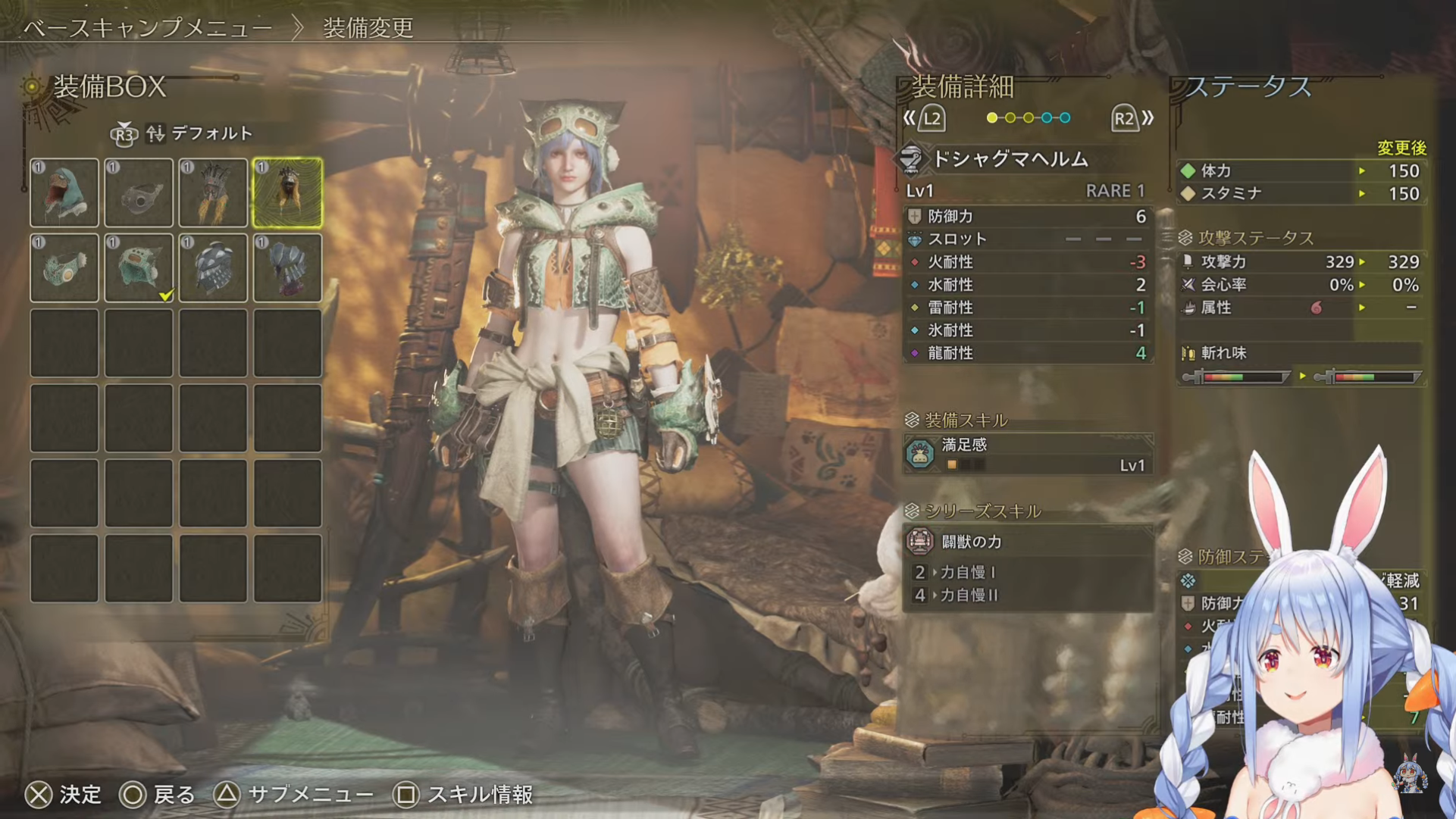
Task: Click the 戻る back option
Action: (x=158, y=795)
